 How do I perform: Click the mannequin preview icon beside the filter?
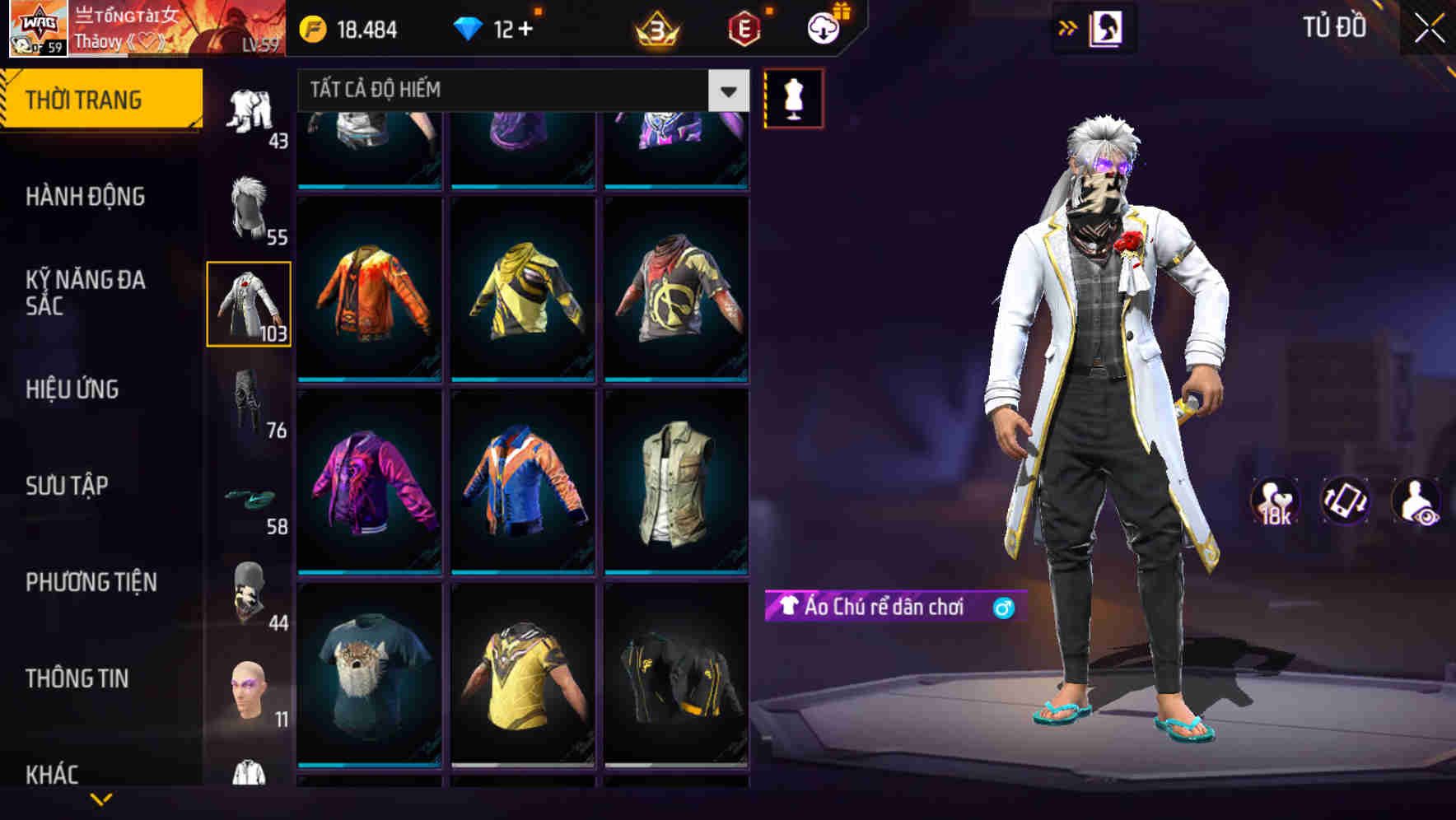click(x=793, y=97)
